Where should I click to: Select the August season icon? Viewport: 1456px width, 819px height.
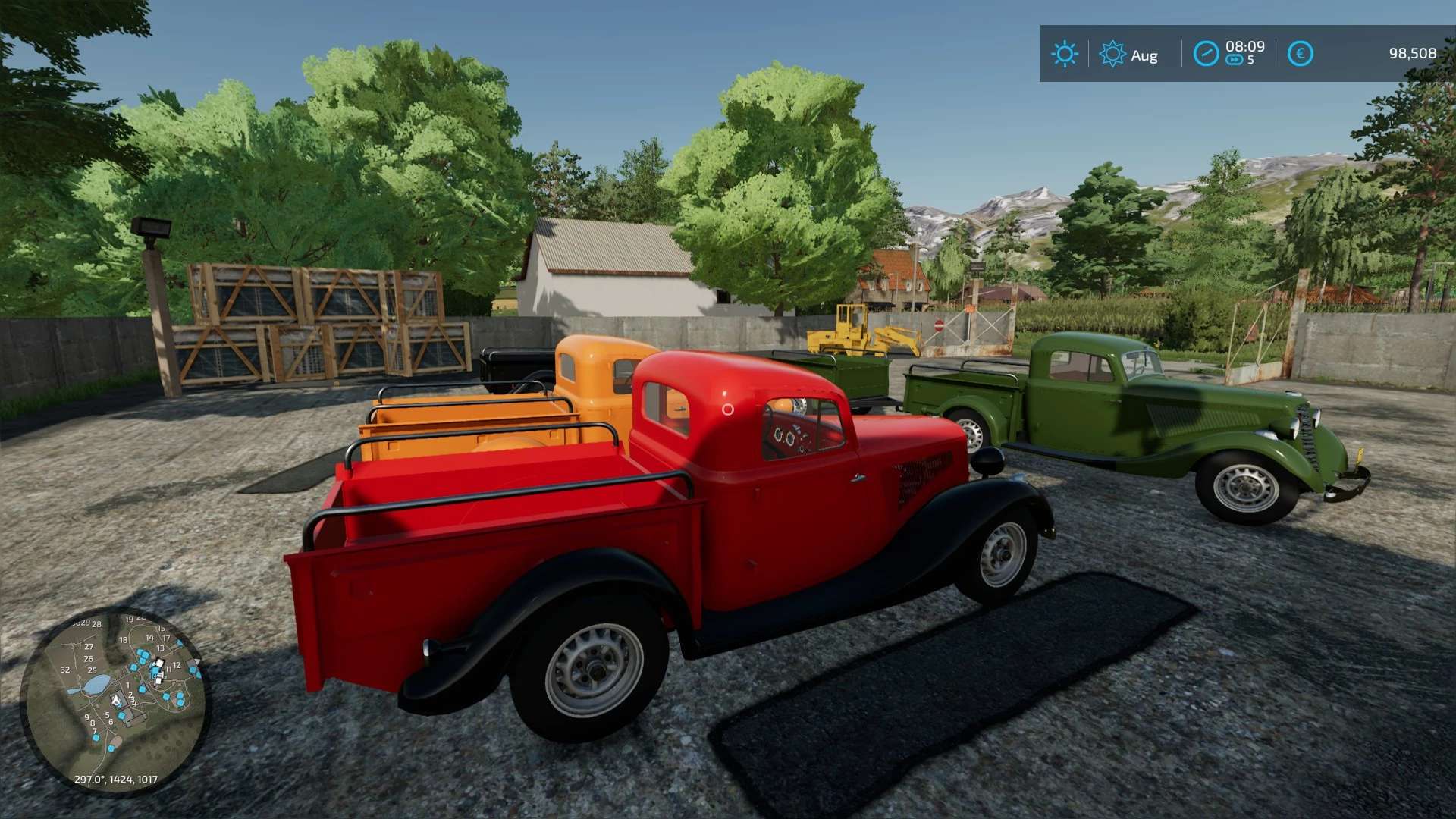(x=1112, y=54)
